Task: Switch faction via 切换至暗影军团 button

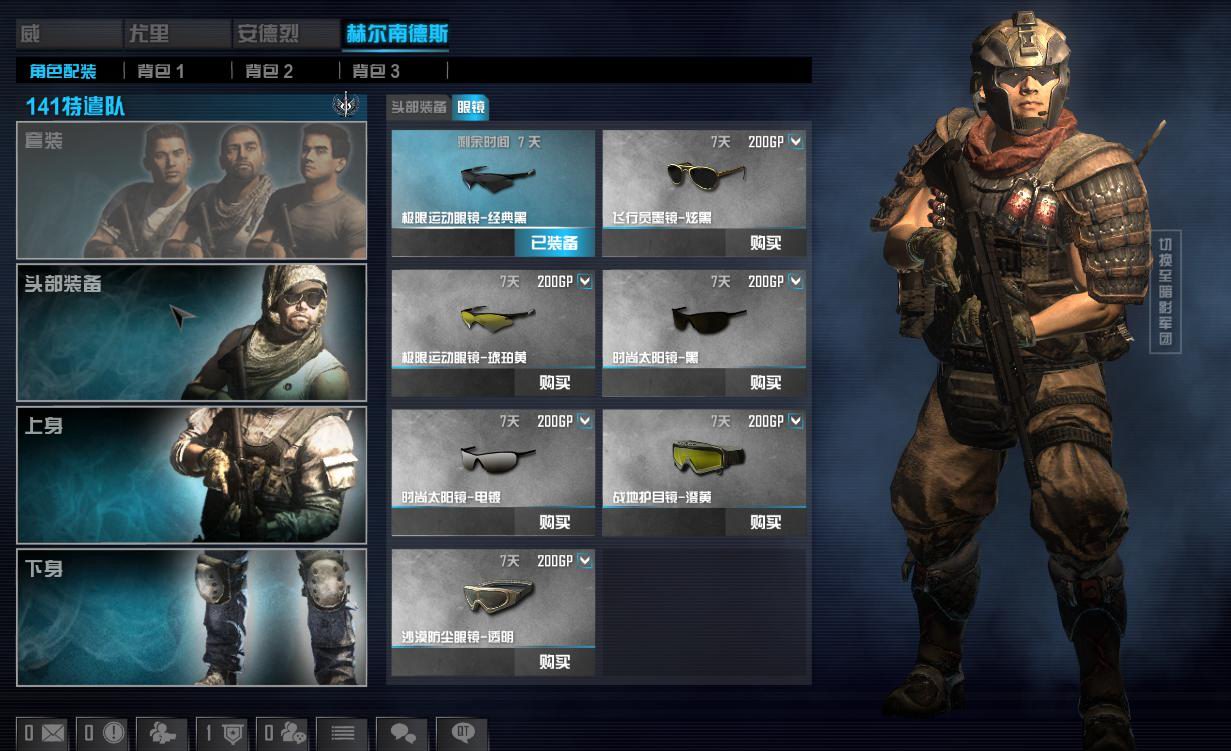Action: 1165,292
